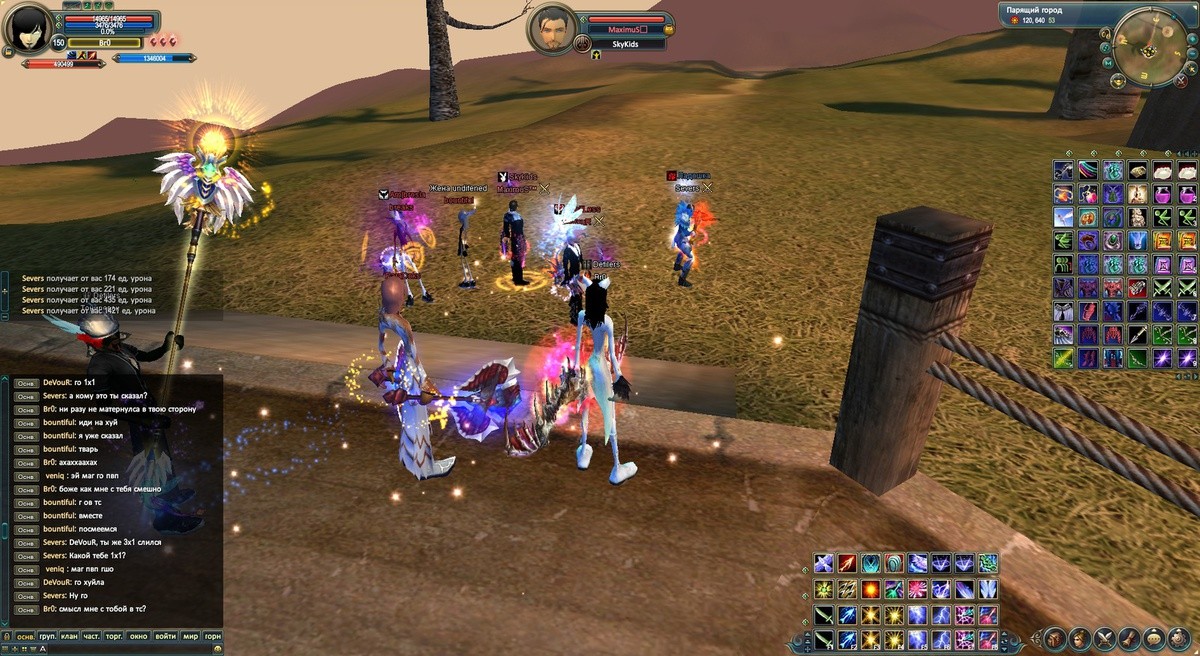Viewport: 1200px width, 656px height.
Task: Open the character head menu button
Action: tap(1080, 638)
